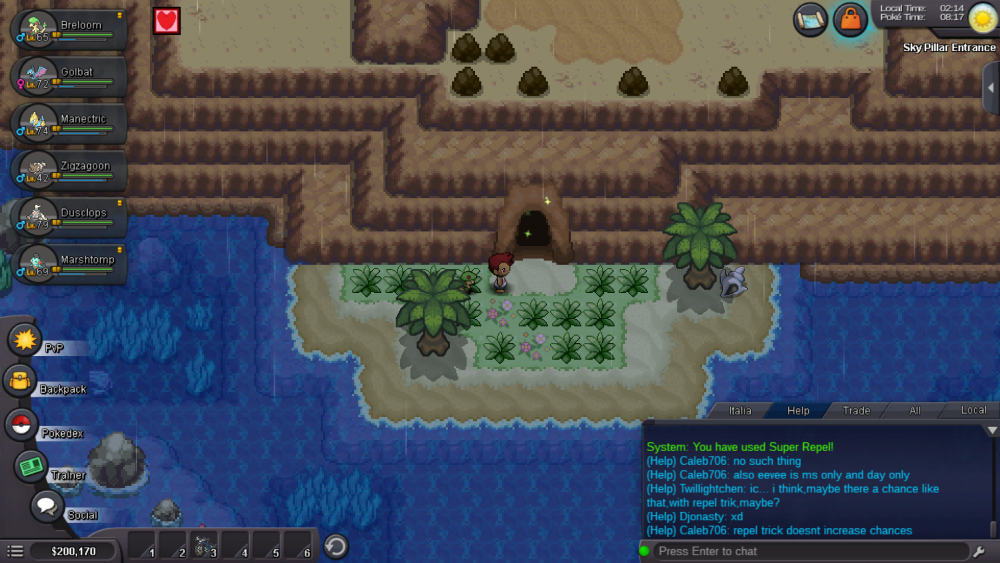Open the Backpack

pyautogui.click(x=20, y=381)
